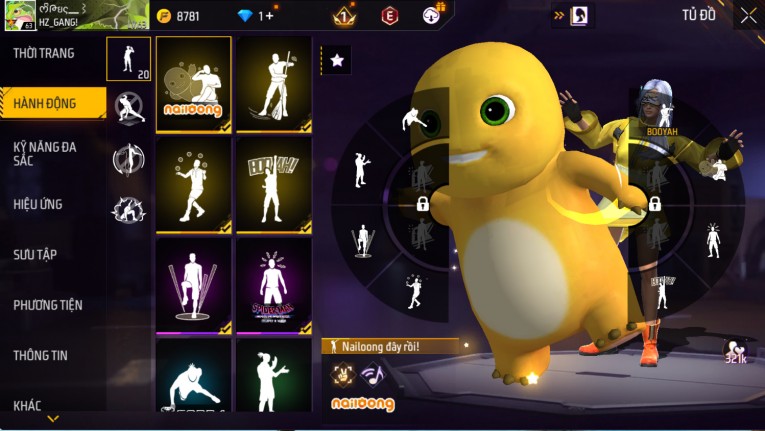
Task: Open the Thời Trang category
Action: pos(44,53)
